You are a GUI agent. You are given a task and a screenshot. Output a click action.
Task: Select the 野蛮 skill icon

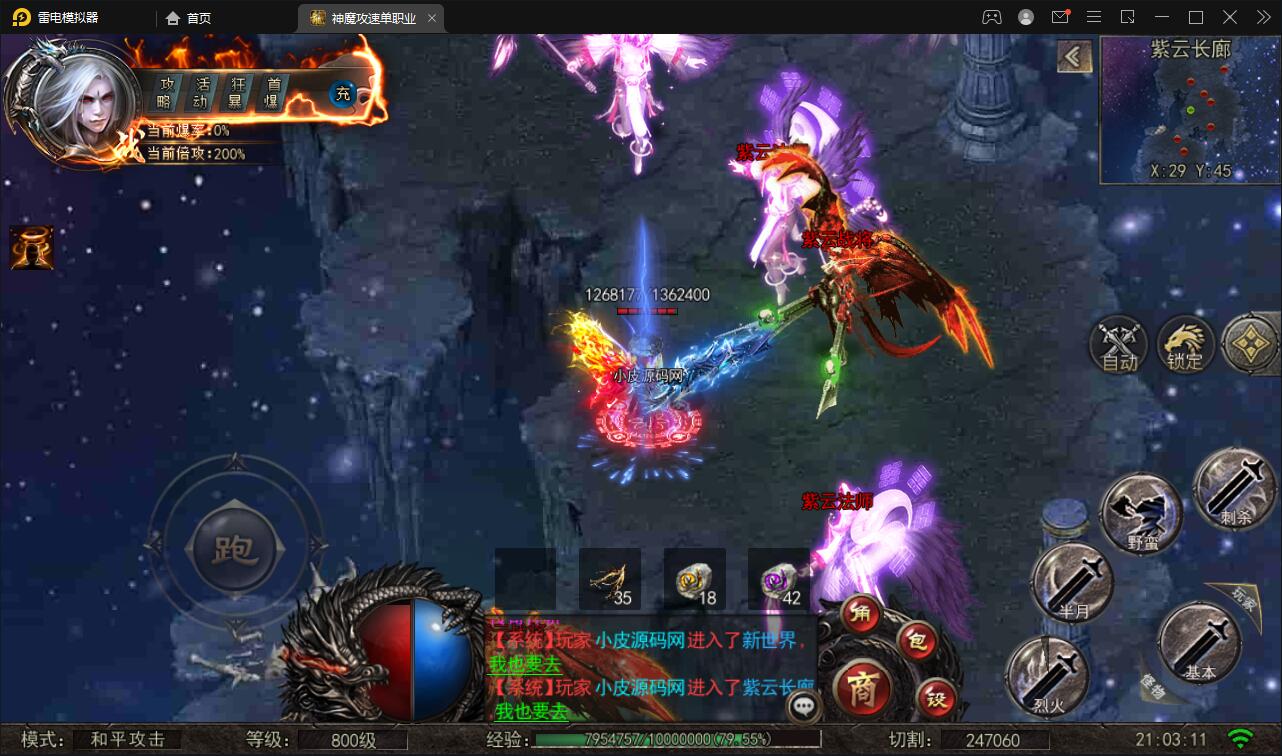tap(1140, 512)
